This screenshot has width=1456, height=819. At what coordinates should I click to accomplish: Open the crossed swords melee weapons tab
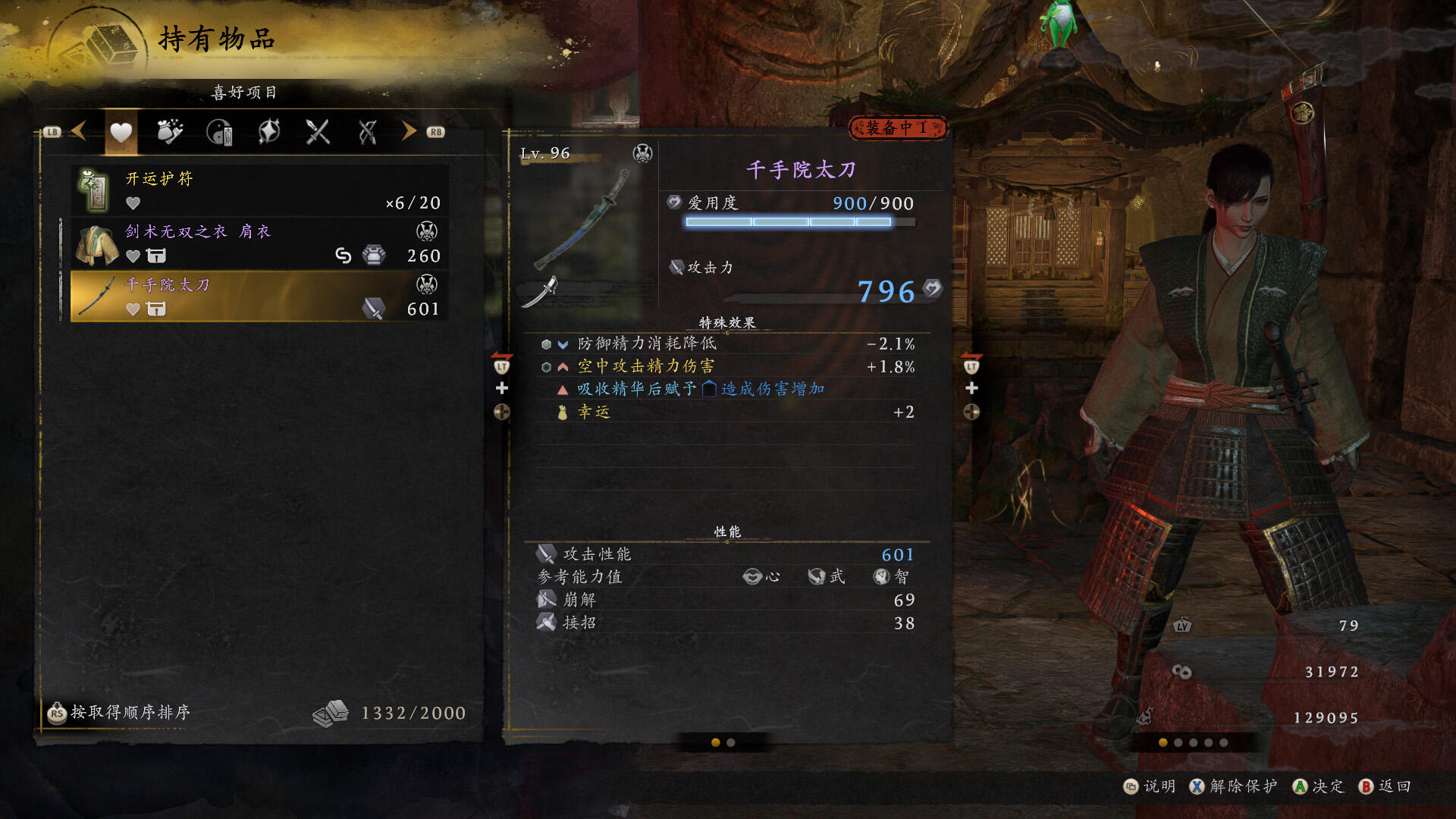tap(318, 132)
